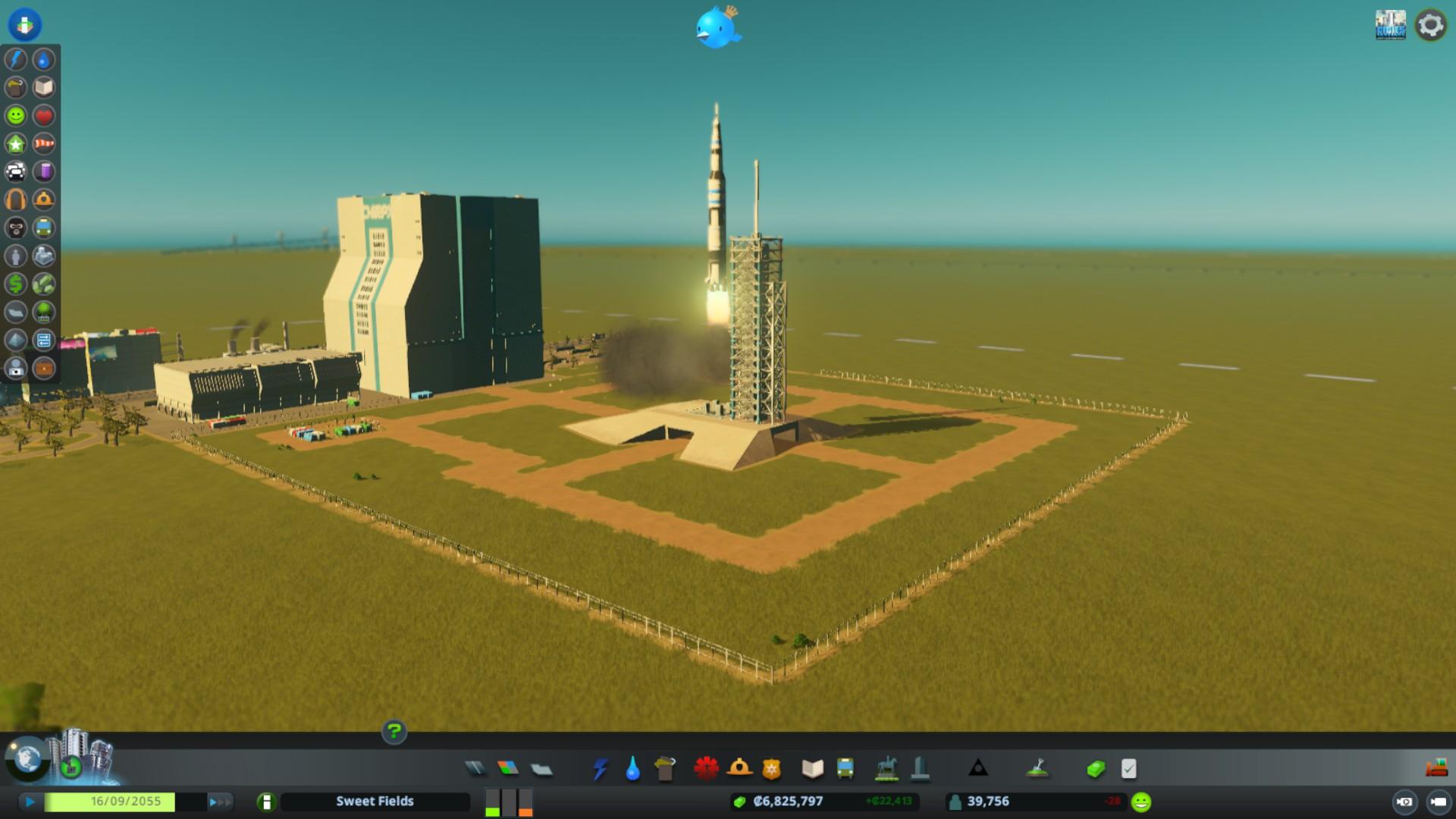Open the economy money panel
The image size is (1456, 819).
click(1095, 769)
